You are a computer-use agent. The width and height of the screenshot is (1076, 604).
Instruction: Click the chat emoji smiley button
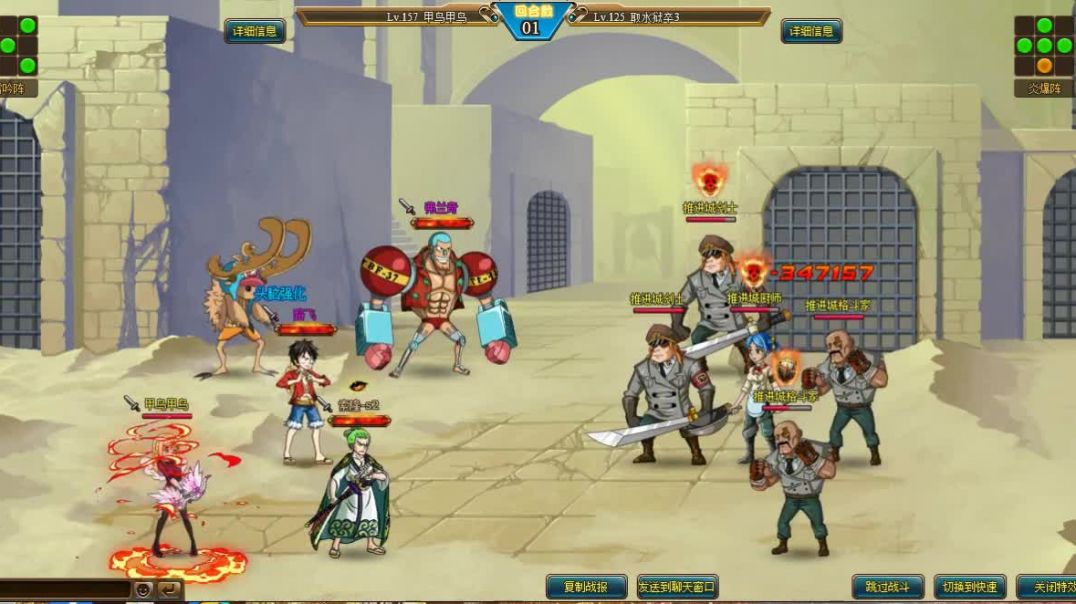coord(144,590)
